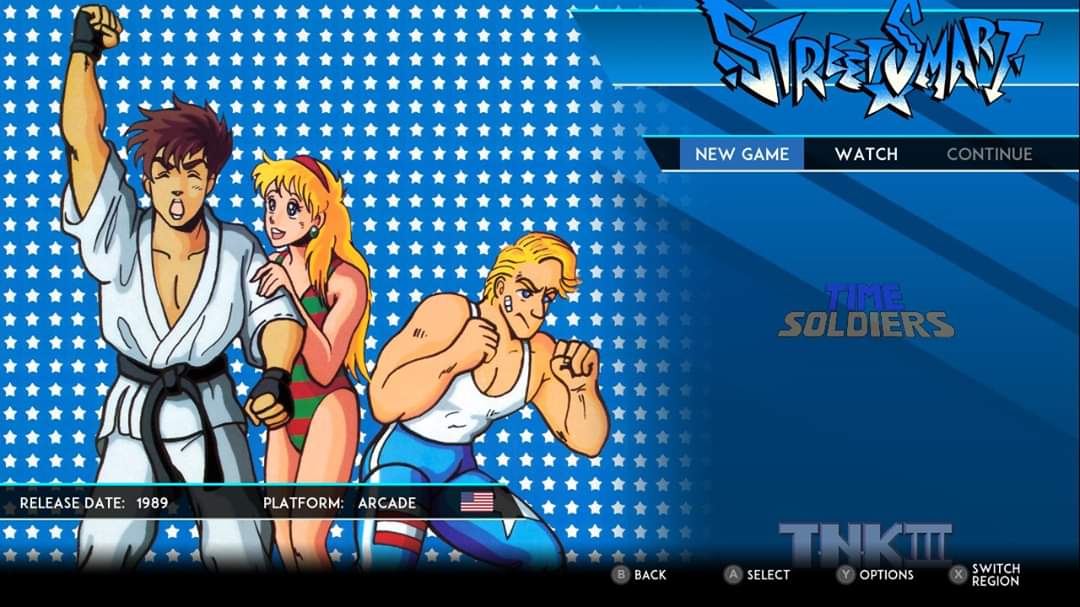Toggle the US flag region icon
Image resolution: width=1080 pixels, height=607 pixels.
[x=477, y=502]
